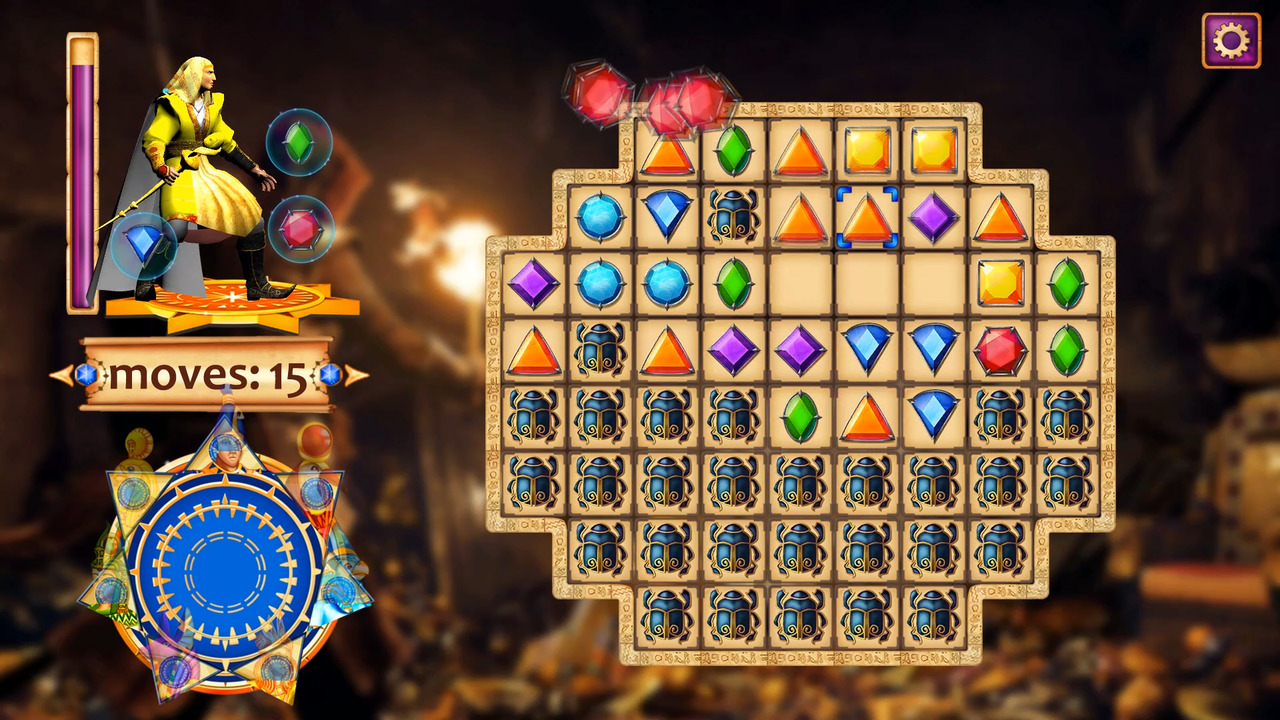
Task: Click the purple marquise gem in the second row
Action: [934, 215]
